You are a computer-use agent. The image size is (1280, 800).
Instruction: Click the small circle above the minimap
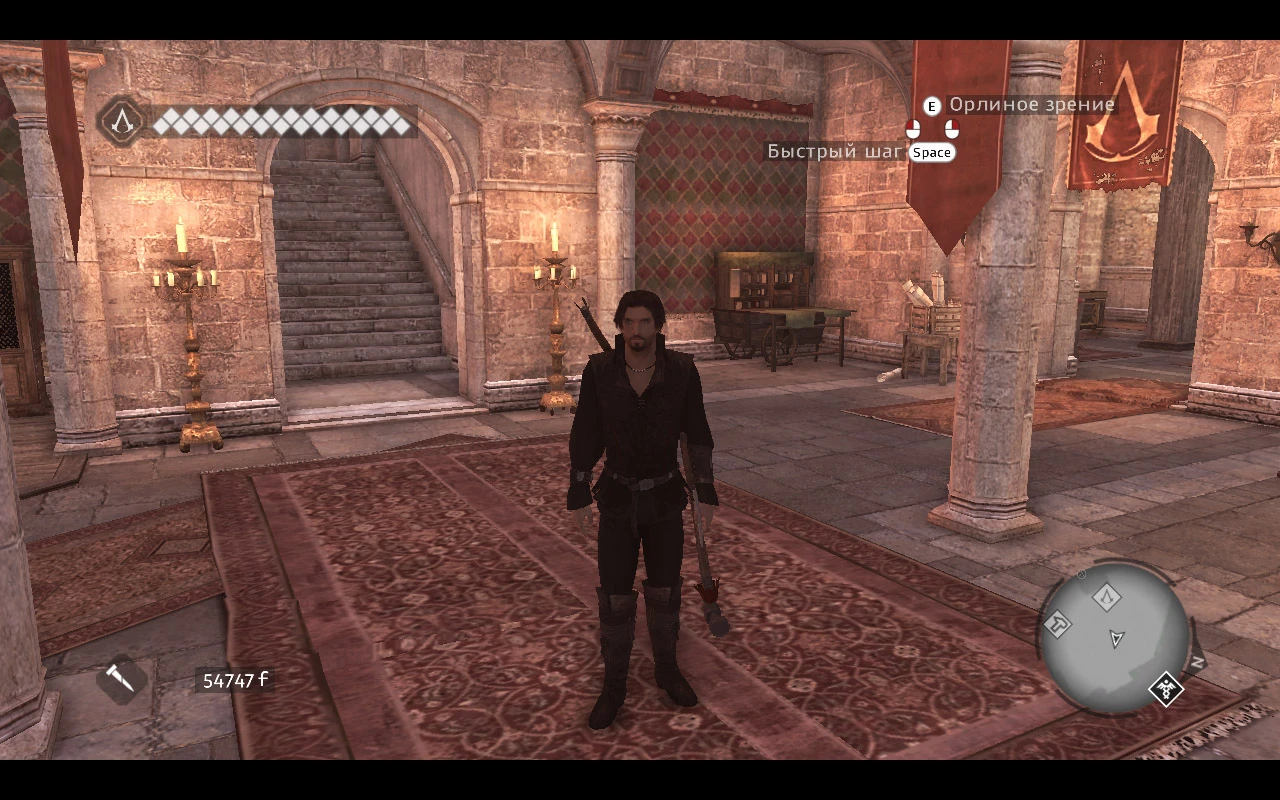tap(1081, 575)
